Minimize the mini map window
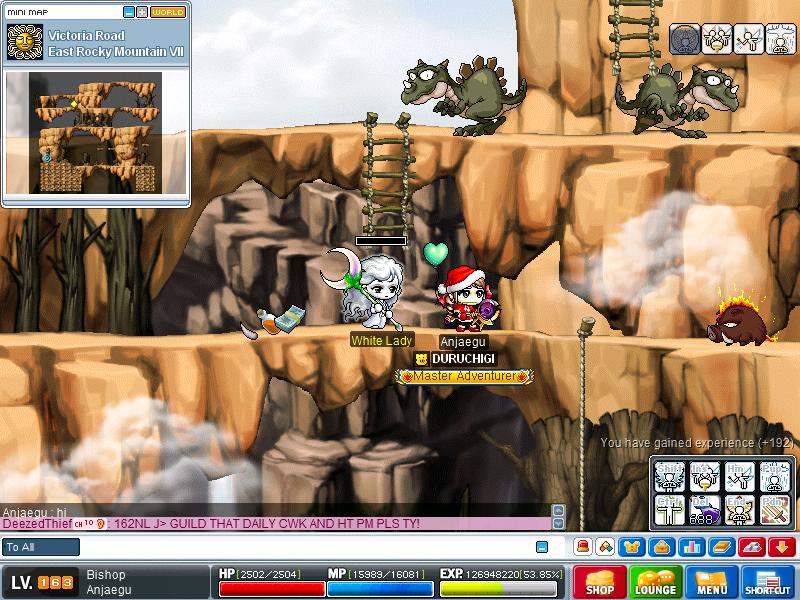Viewport: 800px width, 600px height. click(129, 12)
